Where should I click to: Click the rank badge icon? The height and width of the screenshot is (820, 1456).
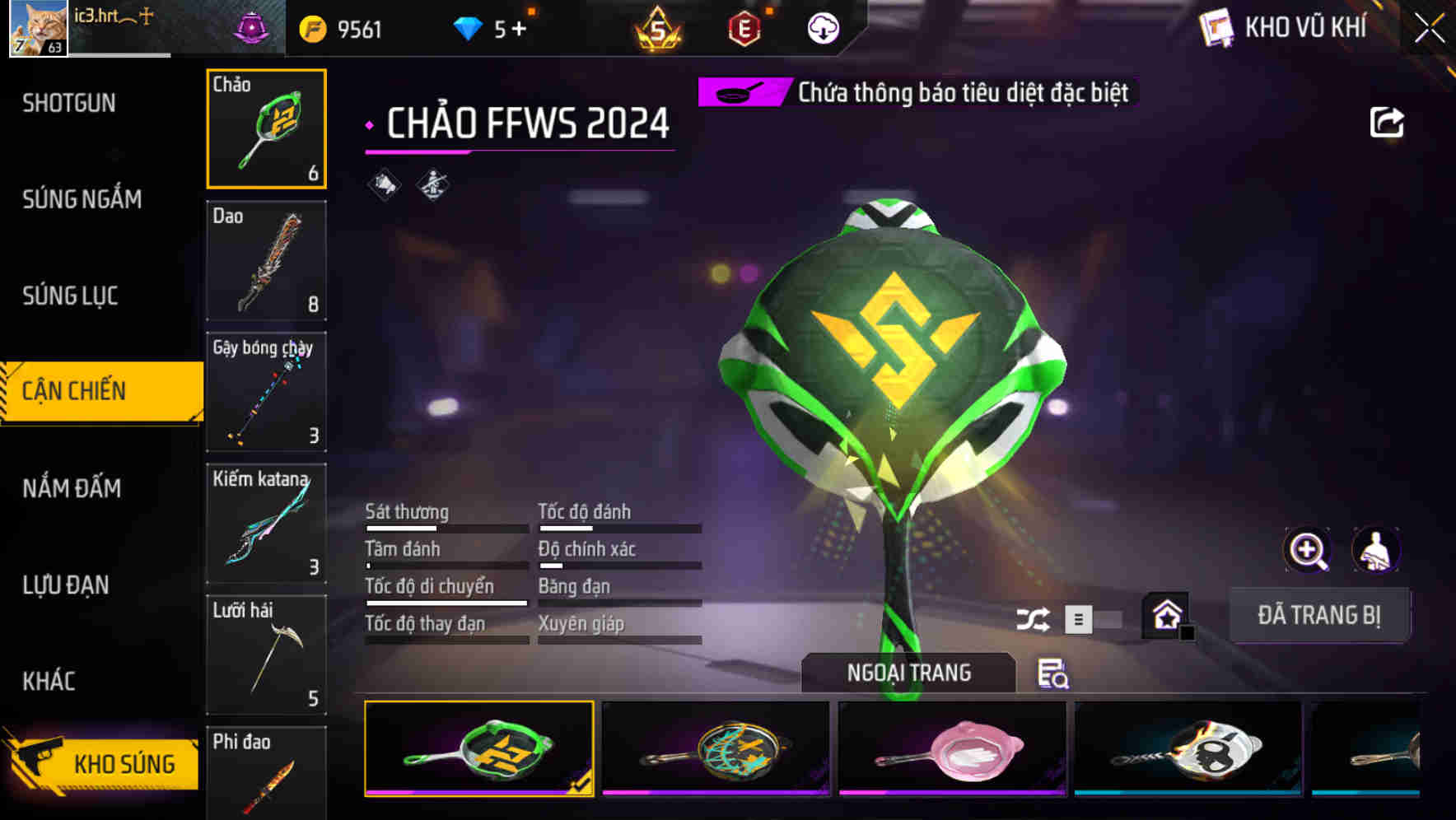tap(656, 30)
